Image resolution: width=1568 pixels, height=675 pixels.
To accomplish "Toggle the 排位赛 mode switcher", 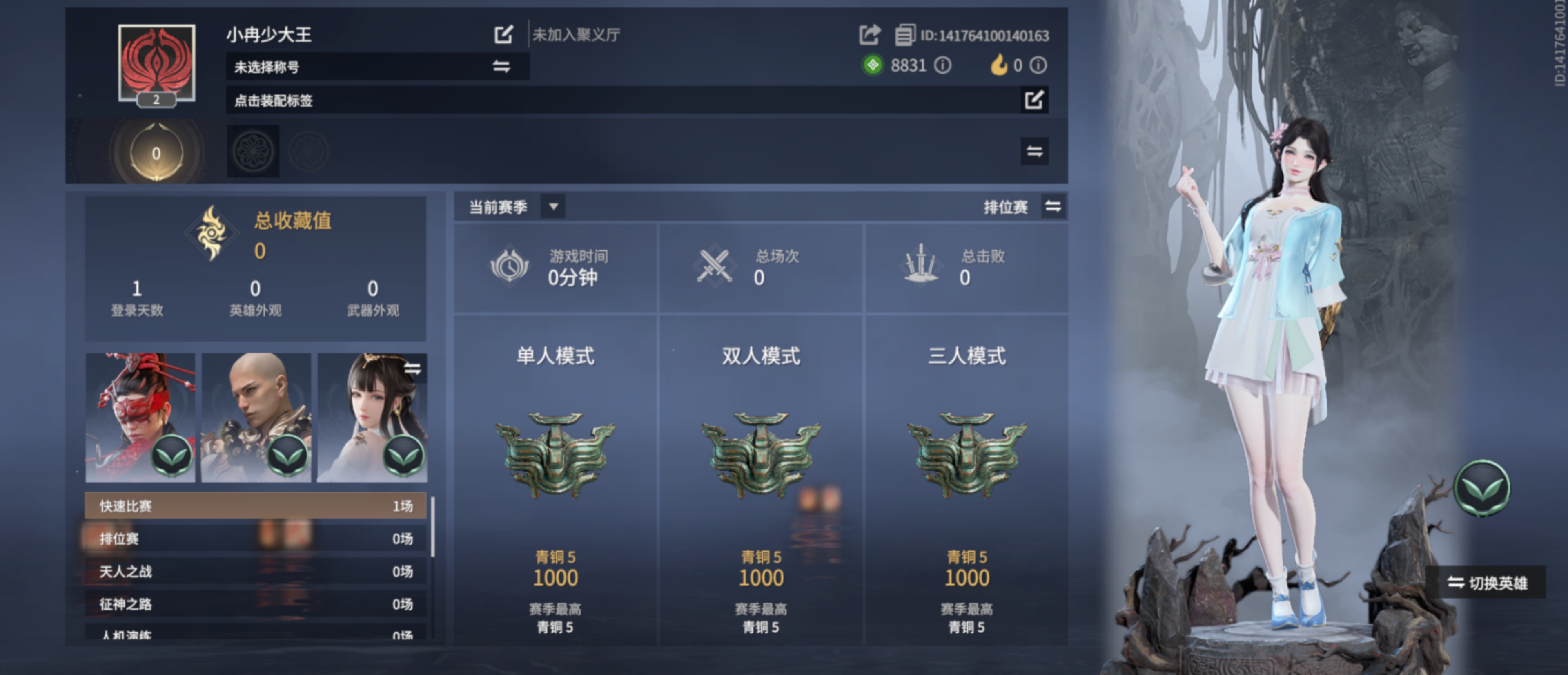I will click(x=1053, y=206).
